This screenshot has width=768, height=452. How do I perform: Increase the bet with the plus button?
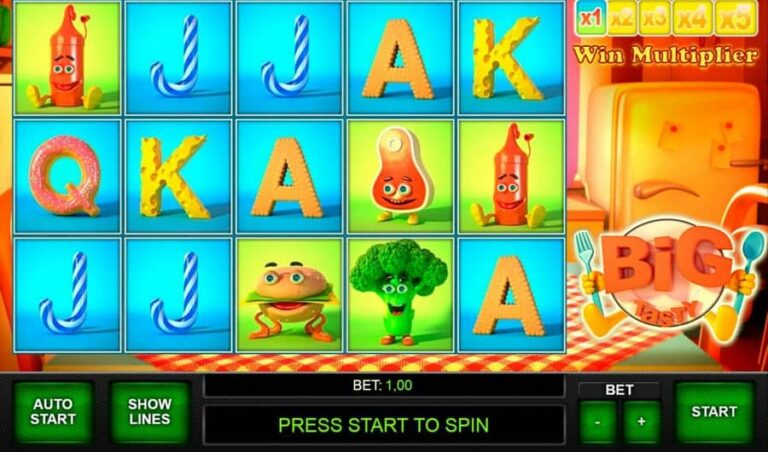point(641,422)
